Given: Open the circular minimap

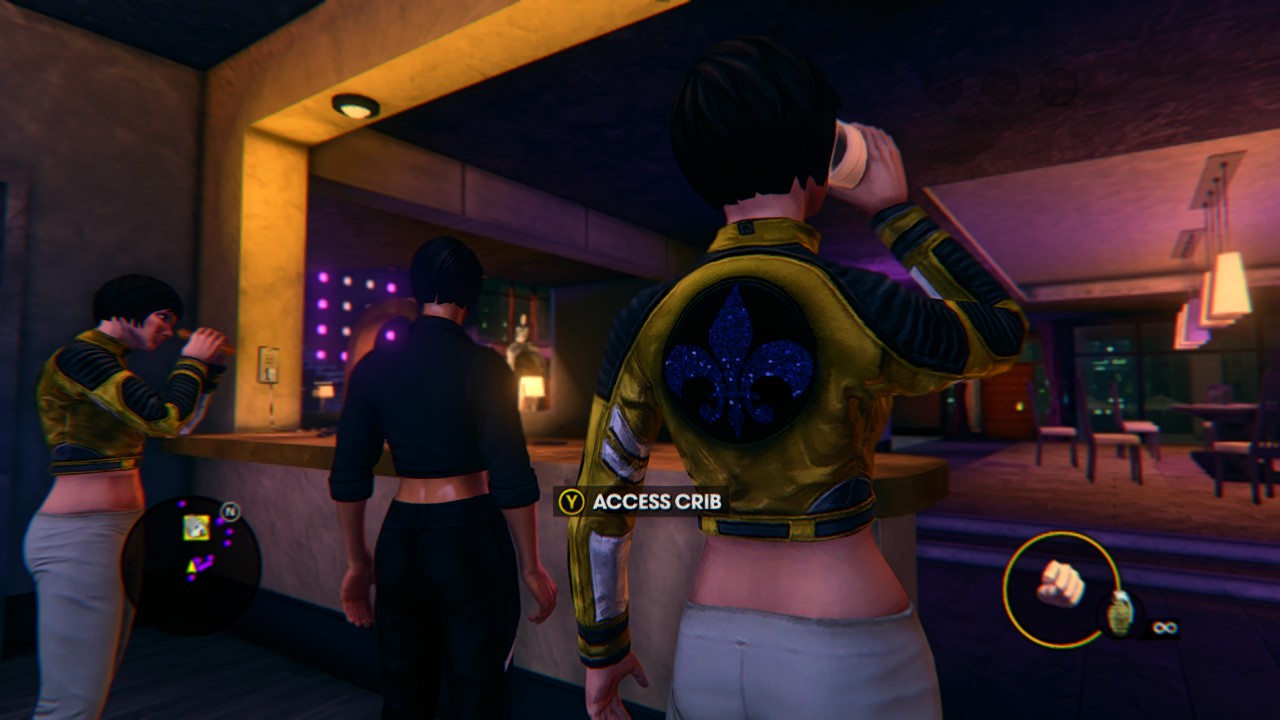Looking at the screenshot, I should tap(191, 563).
